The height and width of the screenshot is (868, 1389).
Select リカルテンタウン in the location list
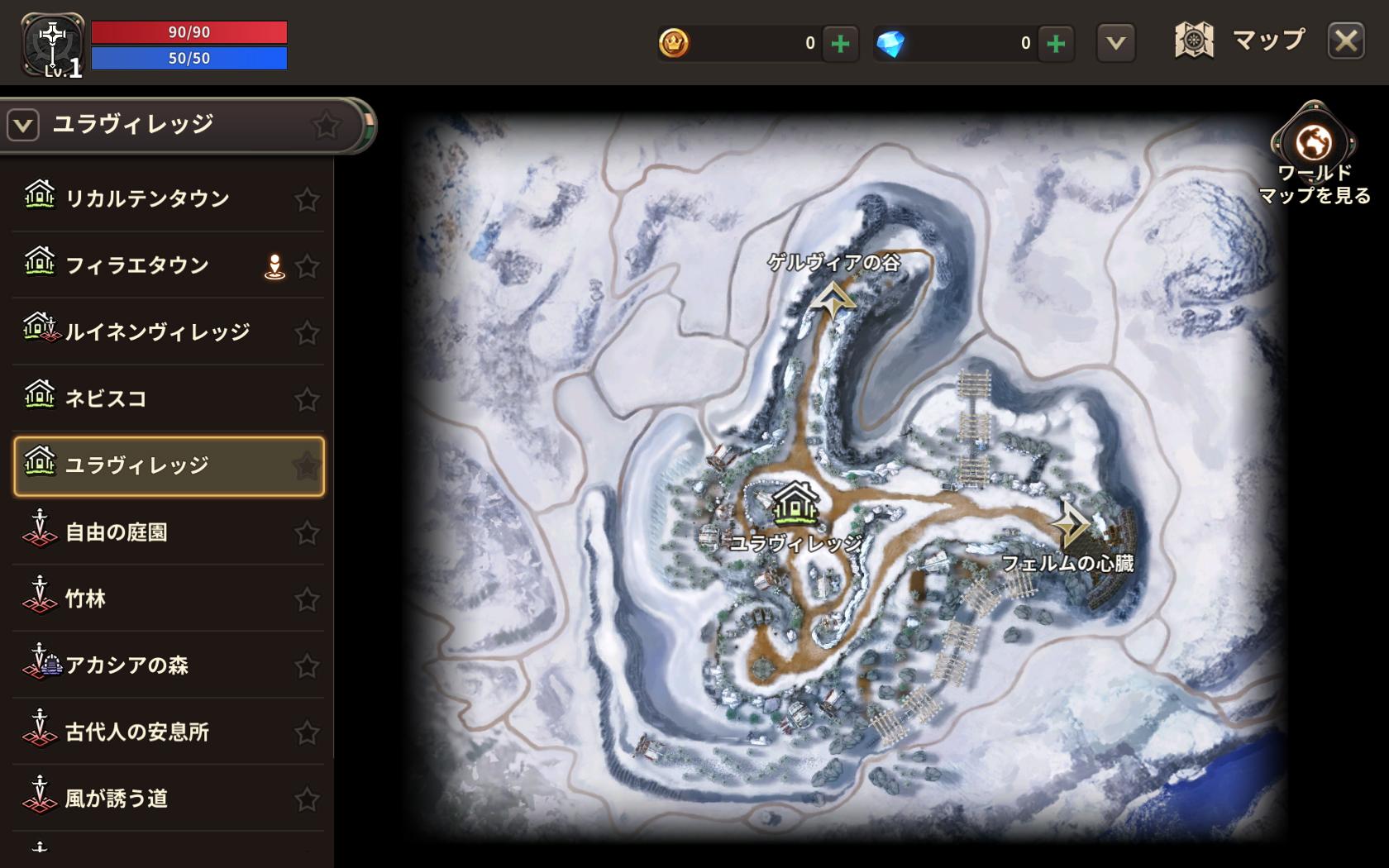pos(147,198)
